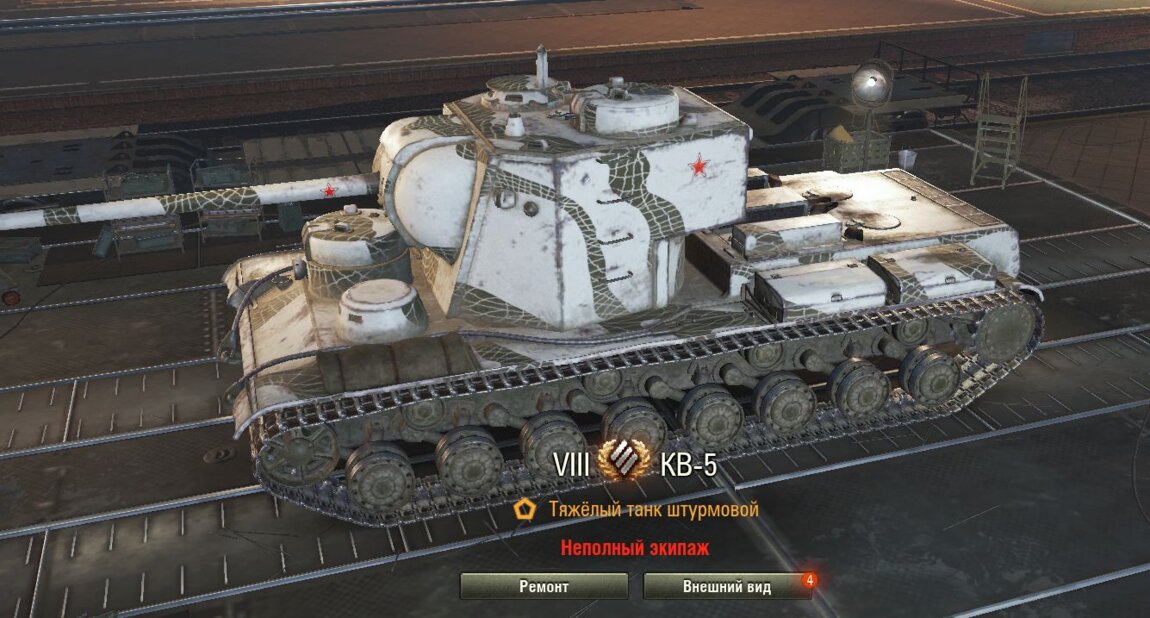The height and width of the screenshot is (618, 1150).
Task: Click the Ремонт repair button
Action: coord(544,586)
